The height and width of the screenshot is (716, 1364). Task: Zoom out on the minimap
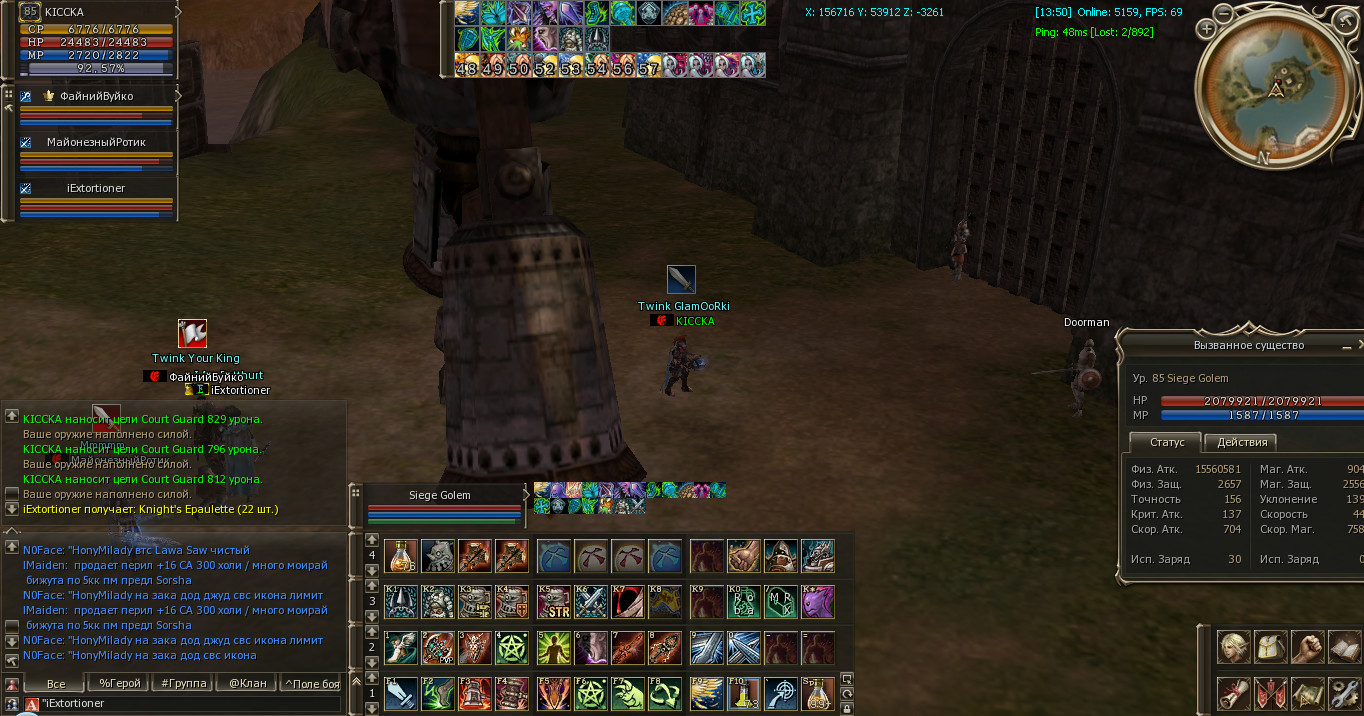tap(1224, 15)
